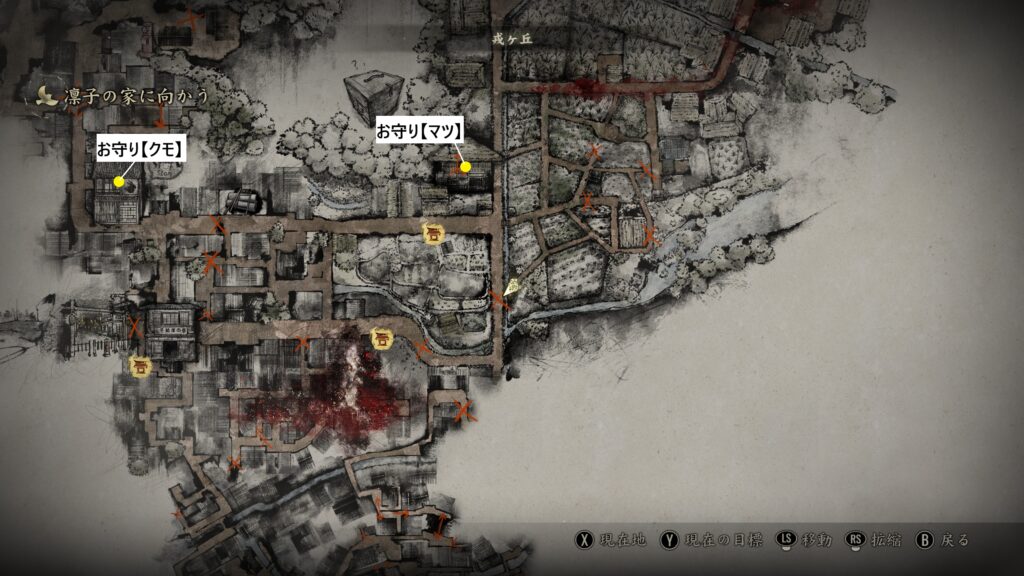Screen dimensions: 1024x576
Task: Select the yellow dot for お守り【クモ】
Action: pos(119,182)
